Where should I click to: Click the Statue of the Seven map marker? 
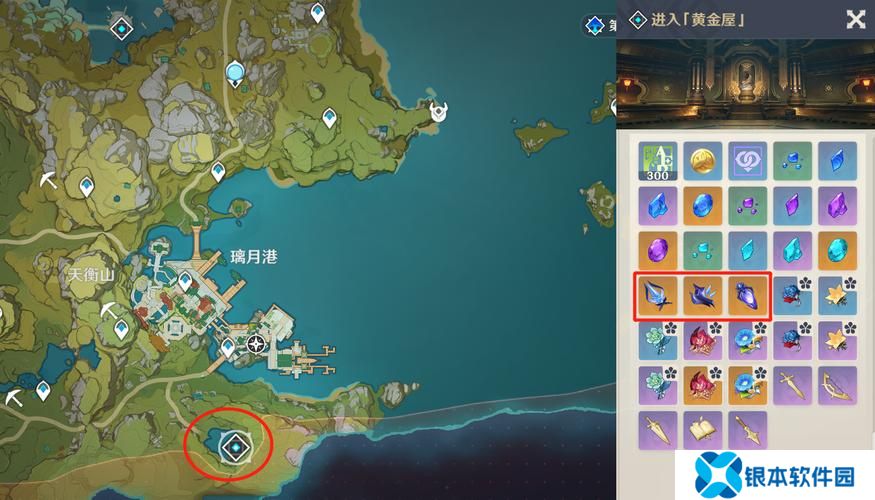tap(235, 72)
